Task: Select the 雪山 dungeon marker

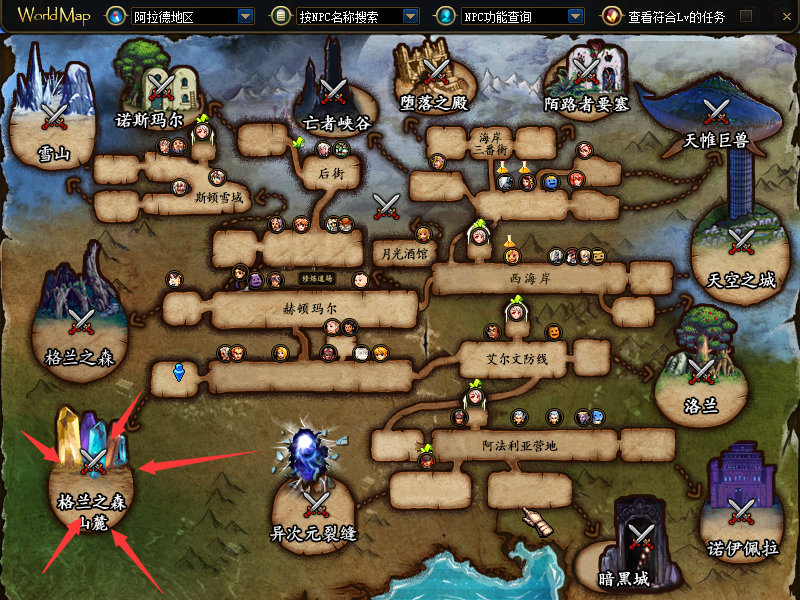Action: click(53, 117)
